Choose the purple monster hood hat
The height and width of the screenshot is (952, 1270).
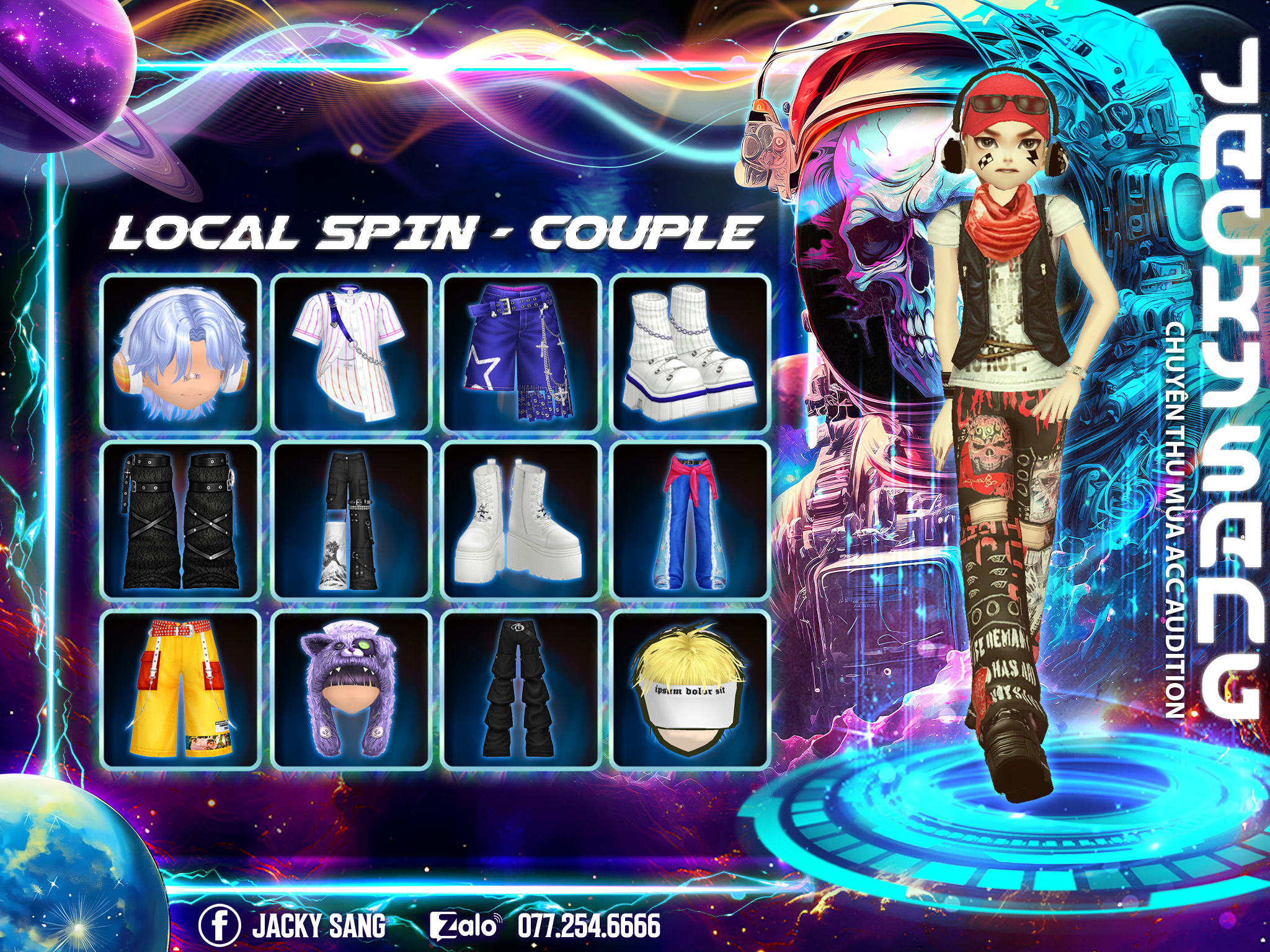(351, 689)
